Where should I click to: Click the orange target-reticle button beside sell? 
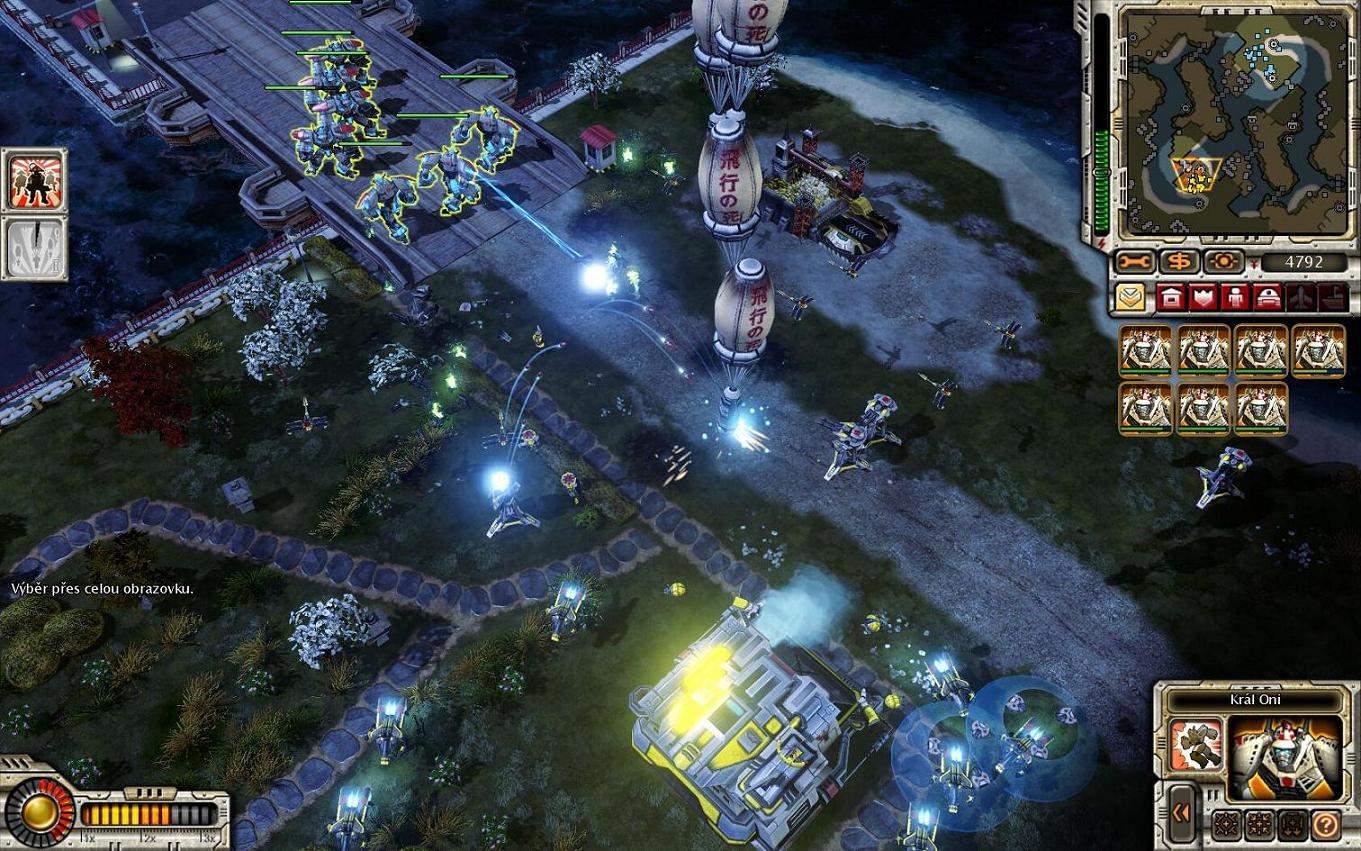pyautogui.click(x=1222, y=262)
